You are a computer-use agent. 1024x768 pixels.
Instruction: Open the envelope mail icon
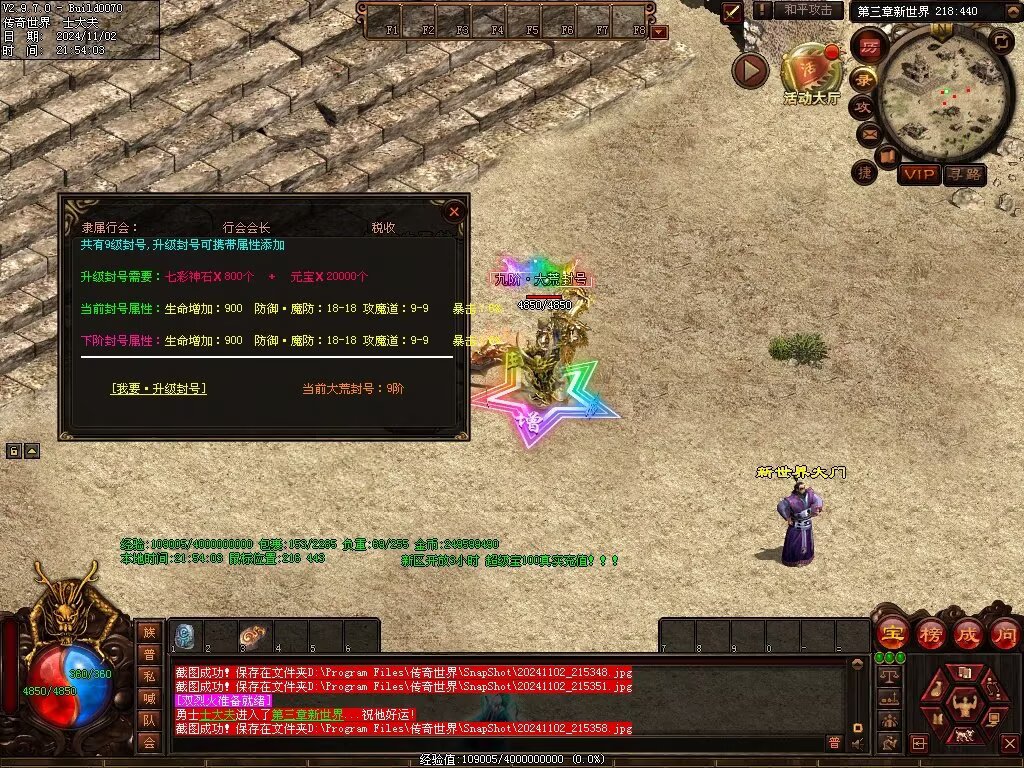click(868, 133)
